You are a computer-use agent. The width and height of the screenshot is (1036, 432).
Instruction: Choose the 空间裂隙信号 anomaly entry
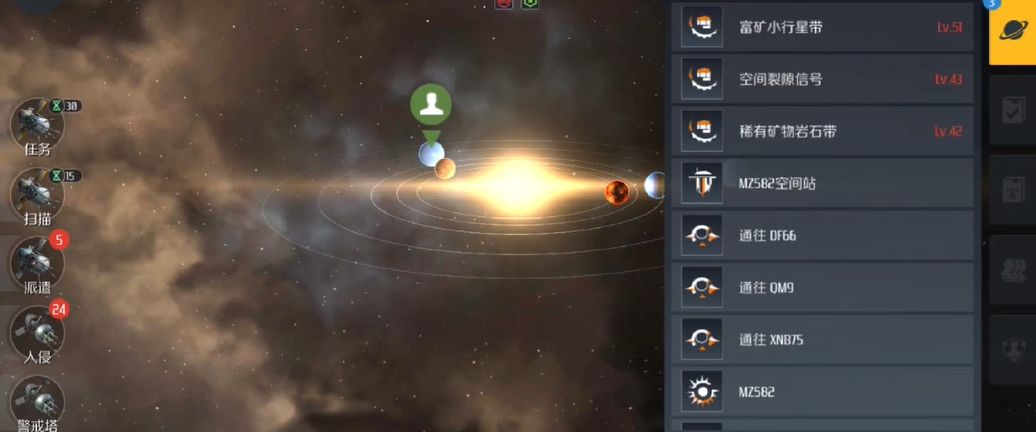tap(825, 79)
